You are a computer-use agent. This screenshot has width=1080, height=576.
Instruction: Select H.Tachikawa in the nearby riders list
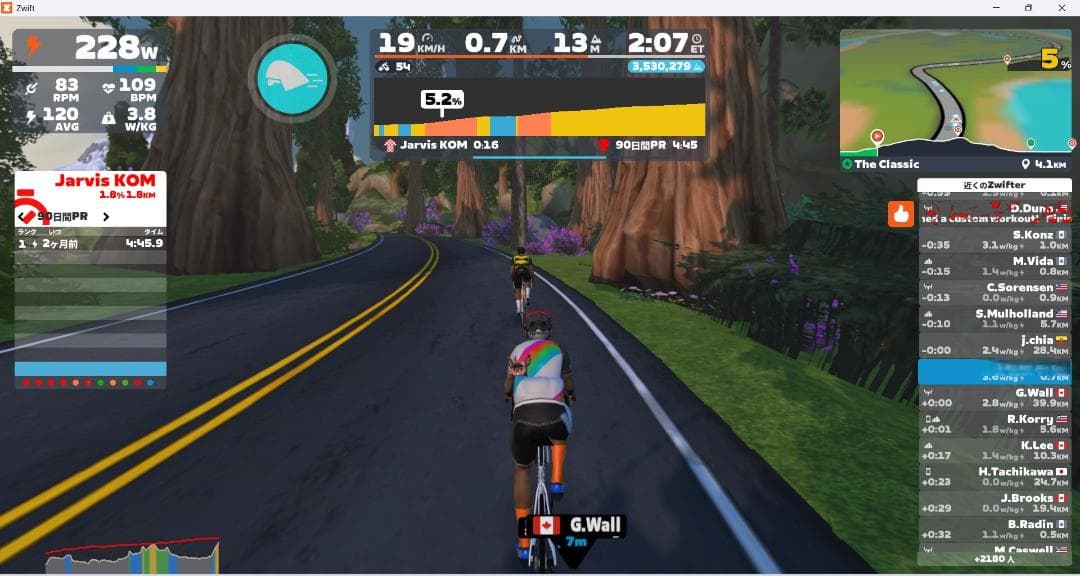994,476
